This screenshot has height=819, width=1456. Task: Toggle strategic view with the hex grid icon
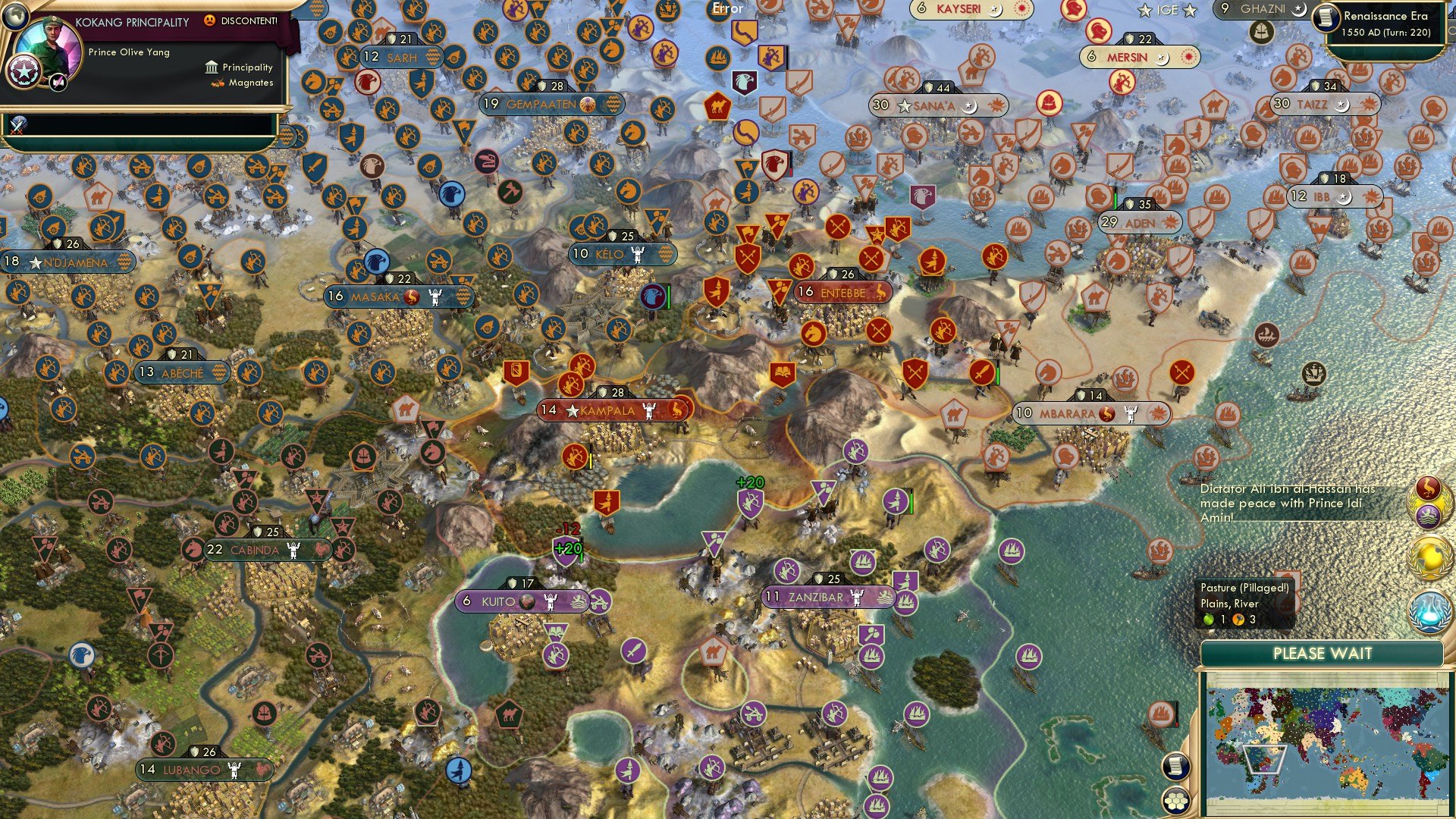[x=1176, y=801]
